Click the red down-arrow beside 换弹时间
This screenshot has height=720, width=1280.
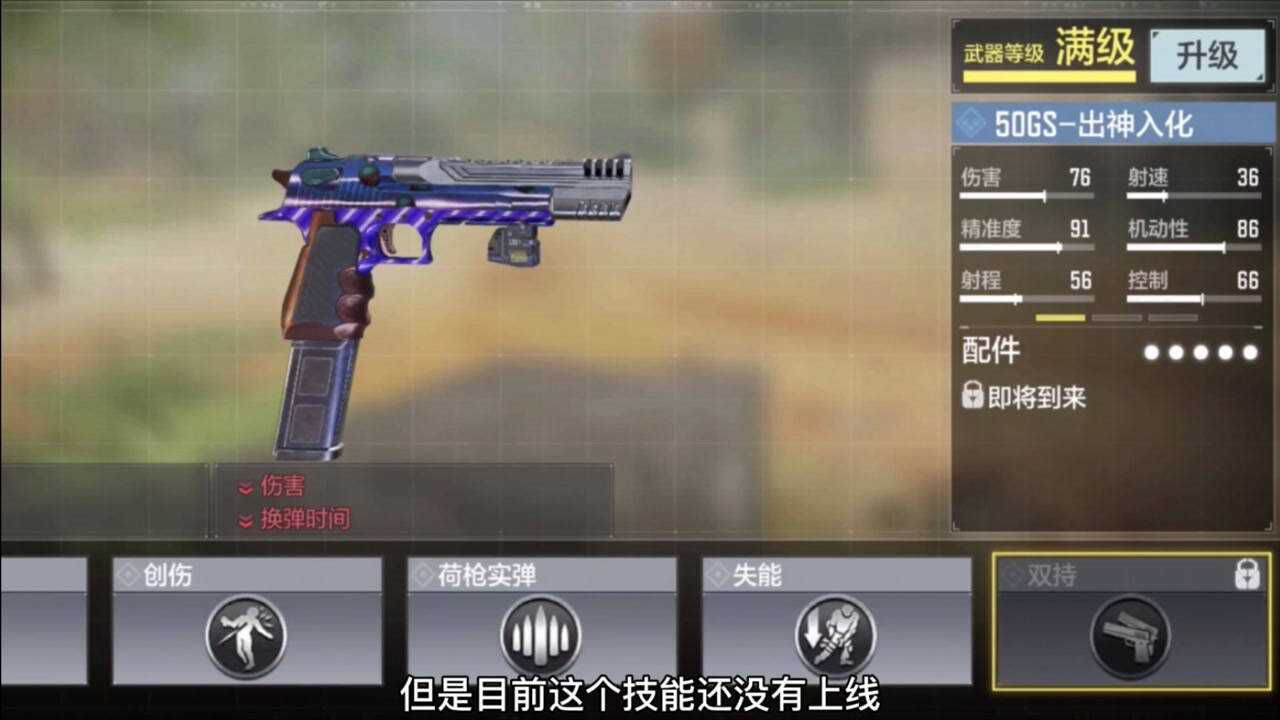[244, 519]
